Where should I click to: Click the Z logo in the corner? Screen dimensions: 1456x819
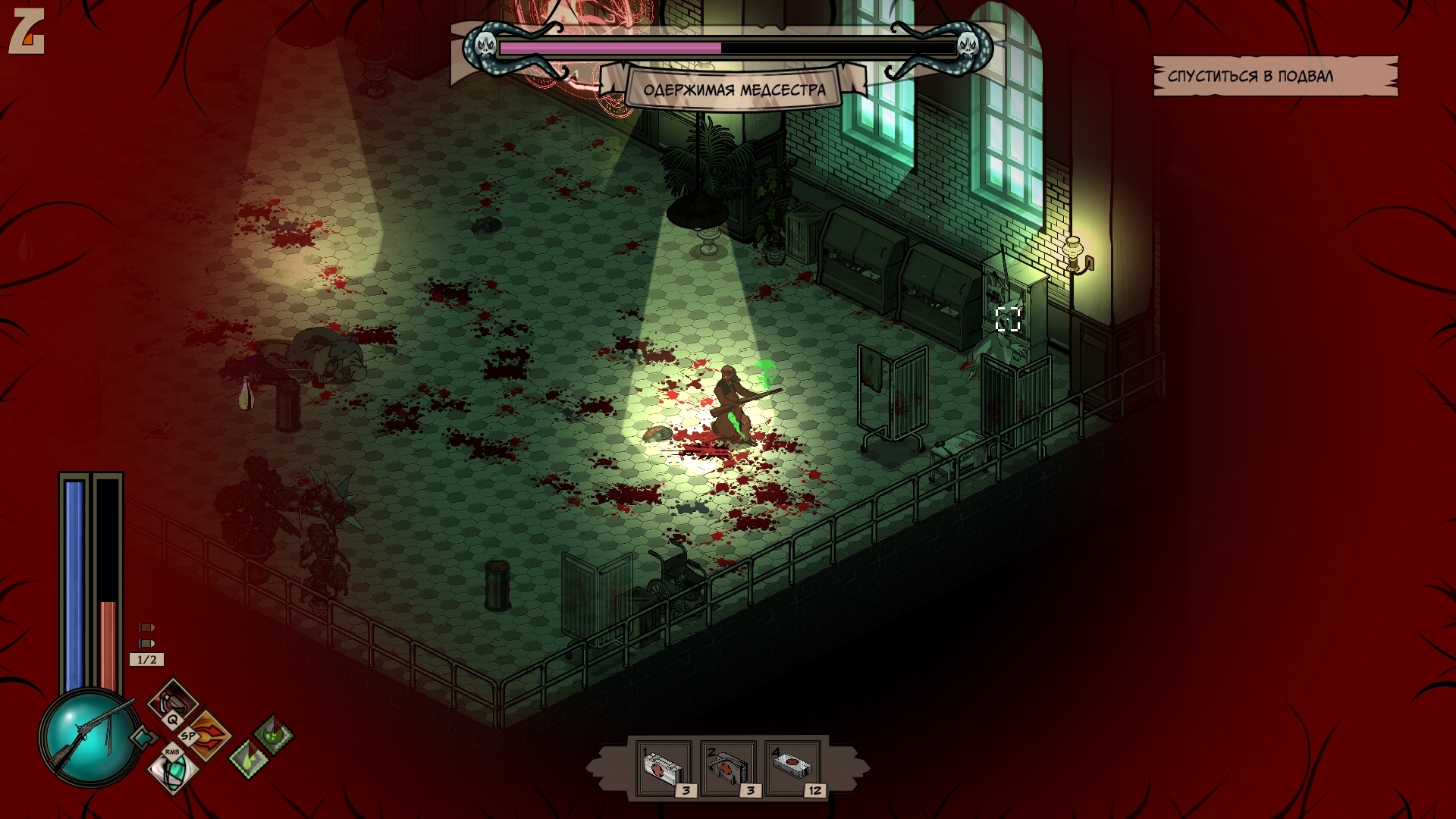click(27, 33)
